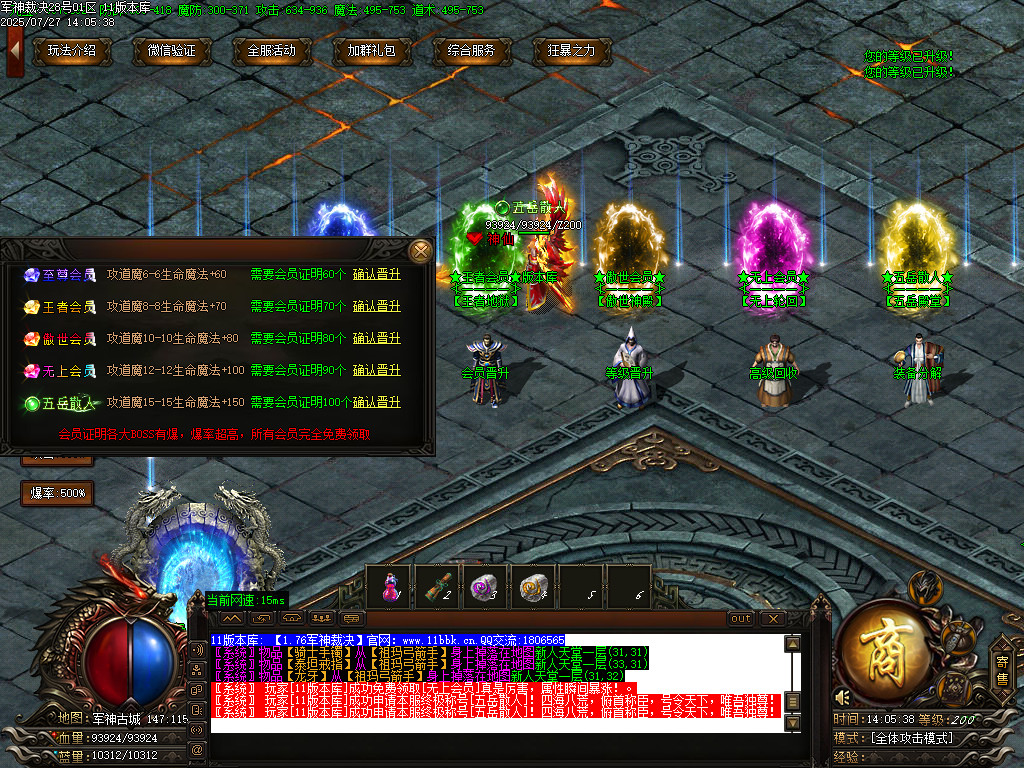
Task: Open the 微信验证 WeChat verification button
Action: 172,51
